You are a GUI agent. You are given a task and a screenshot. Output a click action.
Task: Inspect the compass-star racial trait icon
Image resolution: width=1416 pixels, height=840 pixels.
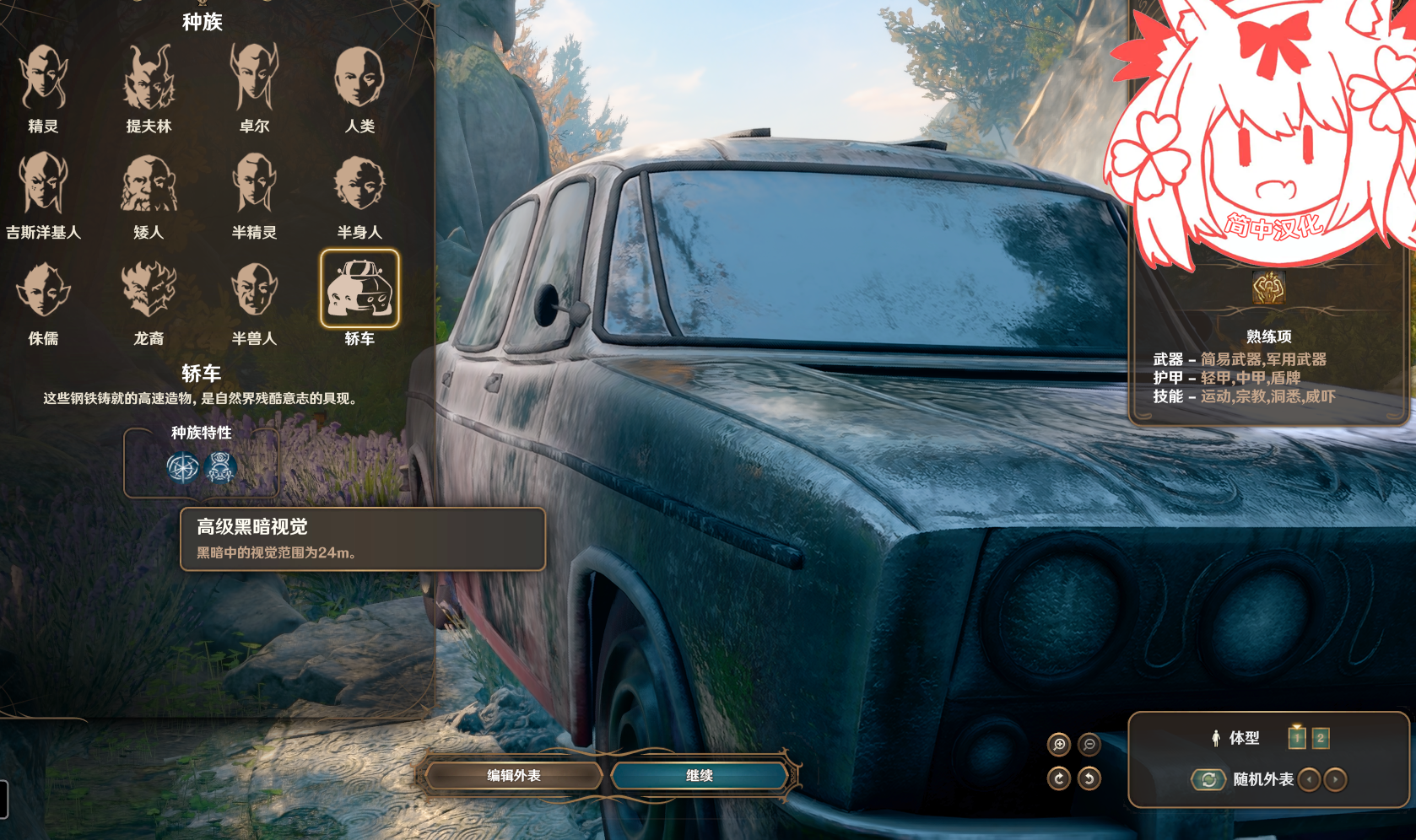pyautogui.click(x=182, y=467)
